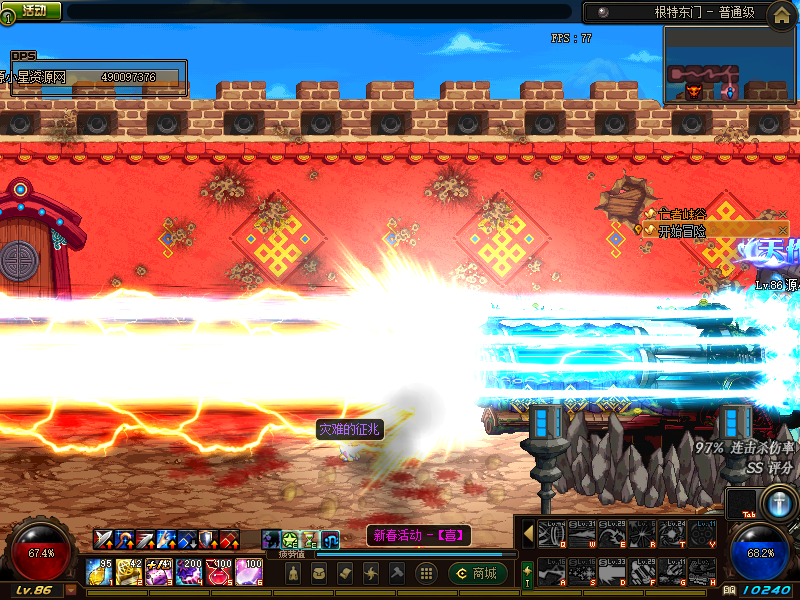Open the character silhouette menu icon
The height and width of the screenshot is (600, 800).
[293, 573]
